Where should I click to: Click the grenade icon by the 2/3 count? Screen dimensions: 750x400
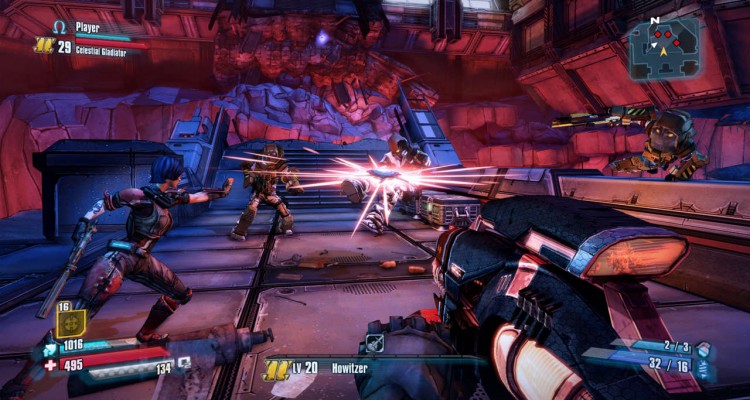pos(703,349)
